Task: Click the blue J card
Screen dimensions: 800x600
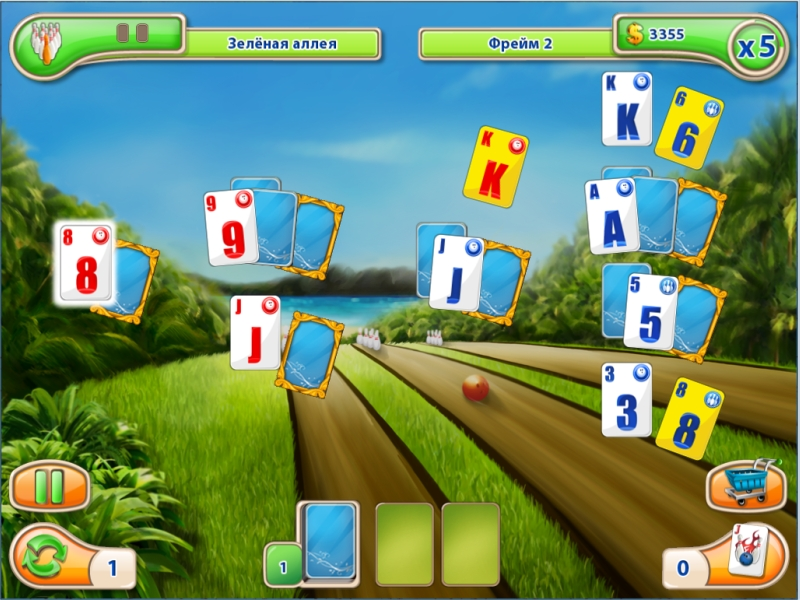Action: coord(456,272)
